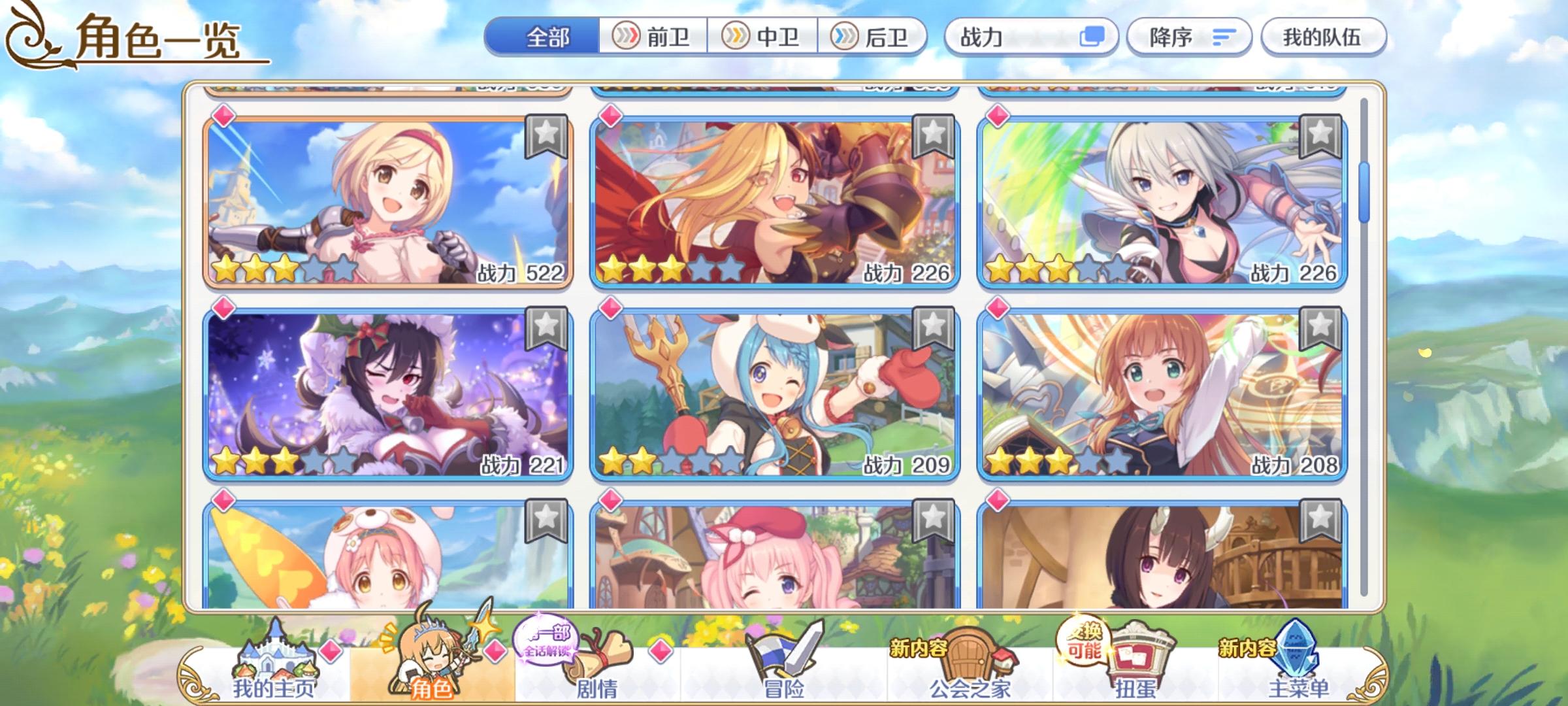The image size is (1568, 706).
Task: Switch sort order using 降序 control
Action: tap(1189, 39)
